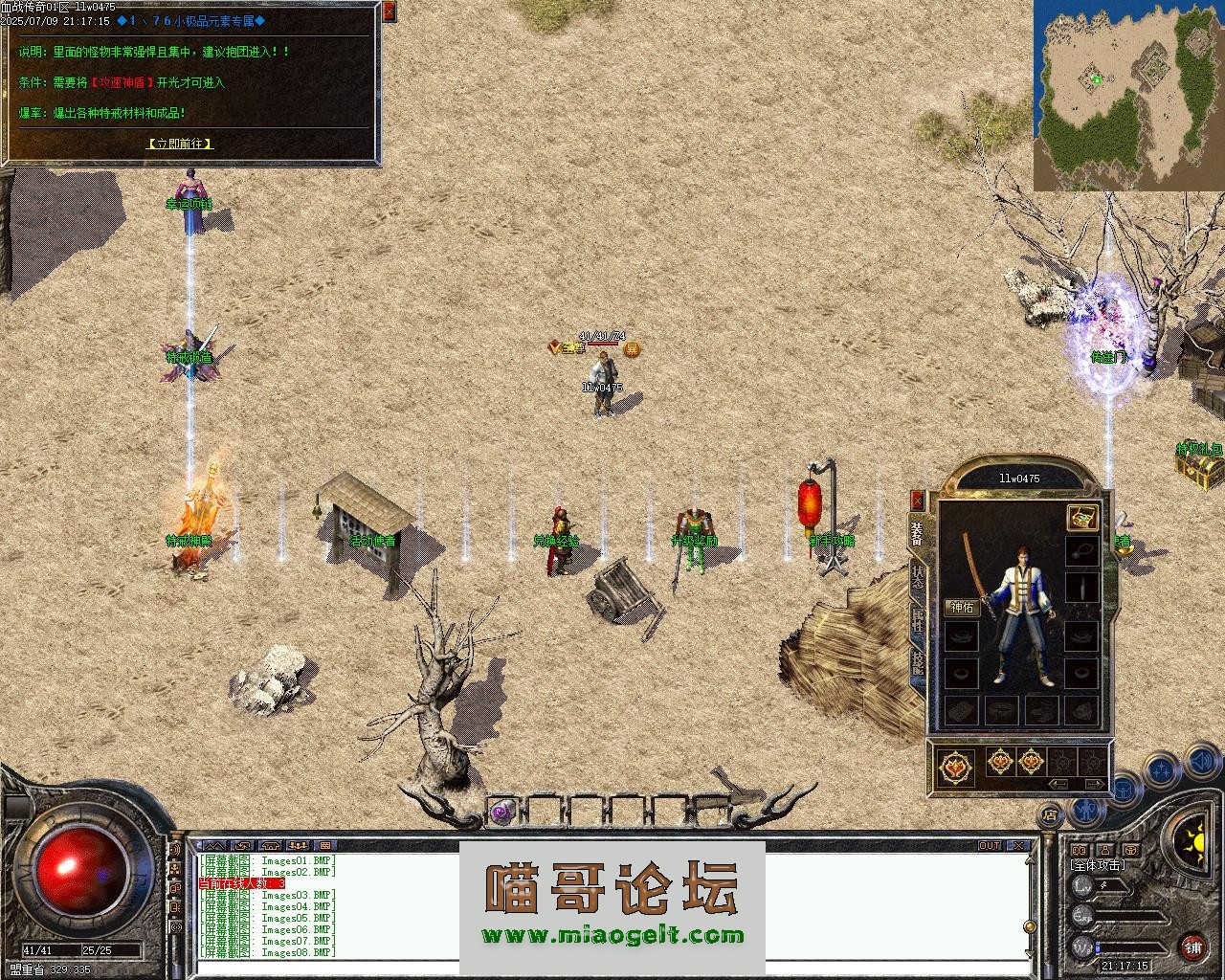Go to previous page with left arrow
This screenshot has width=1225, height=980.
click(1058, 784)
